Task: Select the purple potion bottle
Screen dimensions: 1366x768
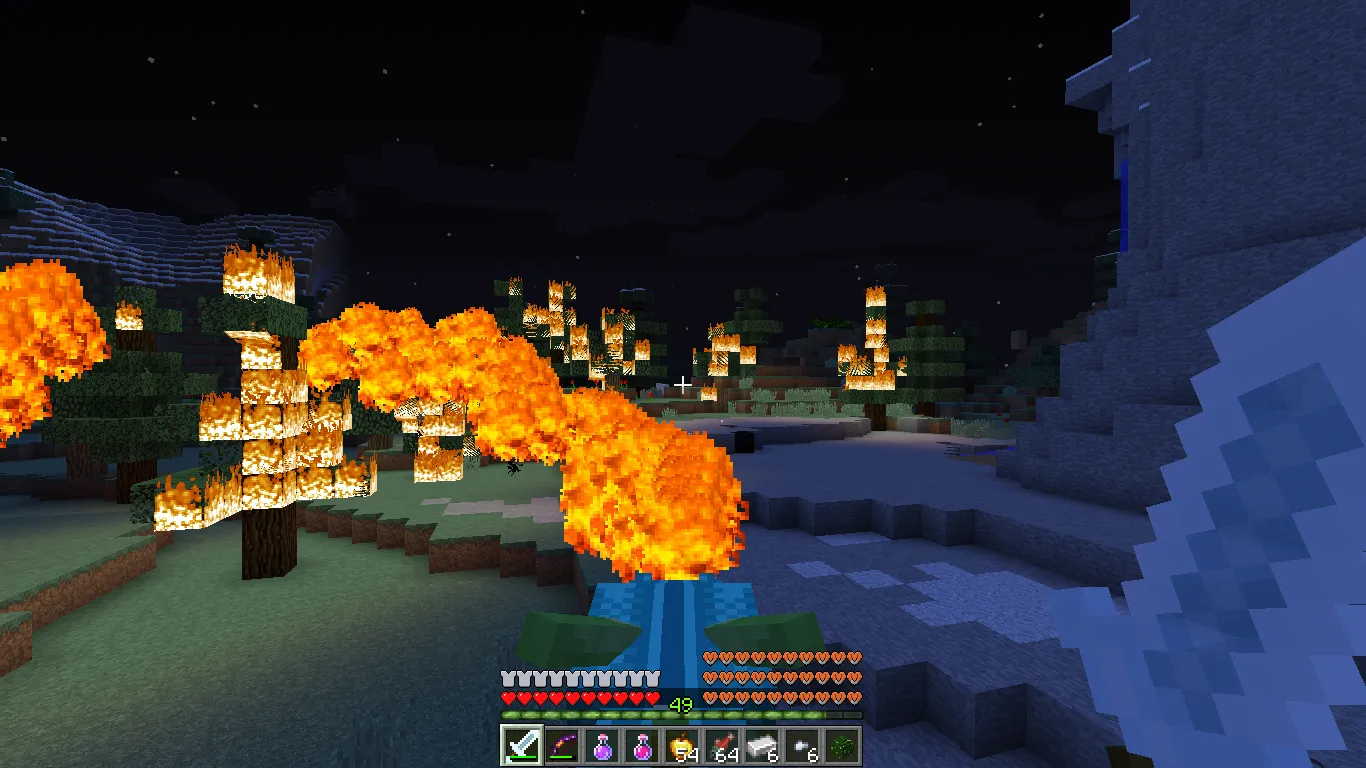Action: click(x=601, y=745)
